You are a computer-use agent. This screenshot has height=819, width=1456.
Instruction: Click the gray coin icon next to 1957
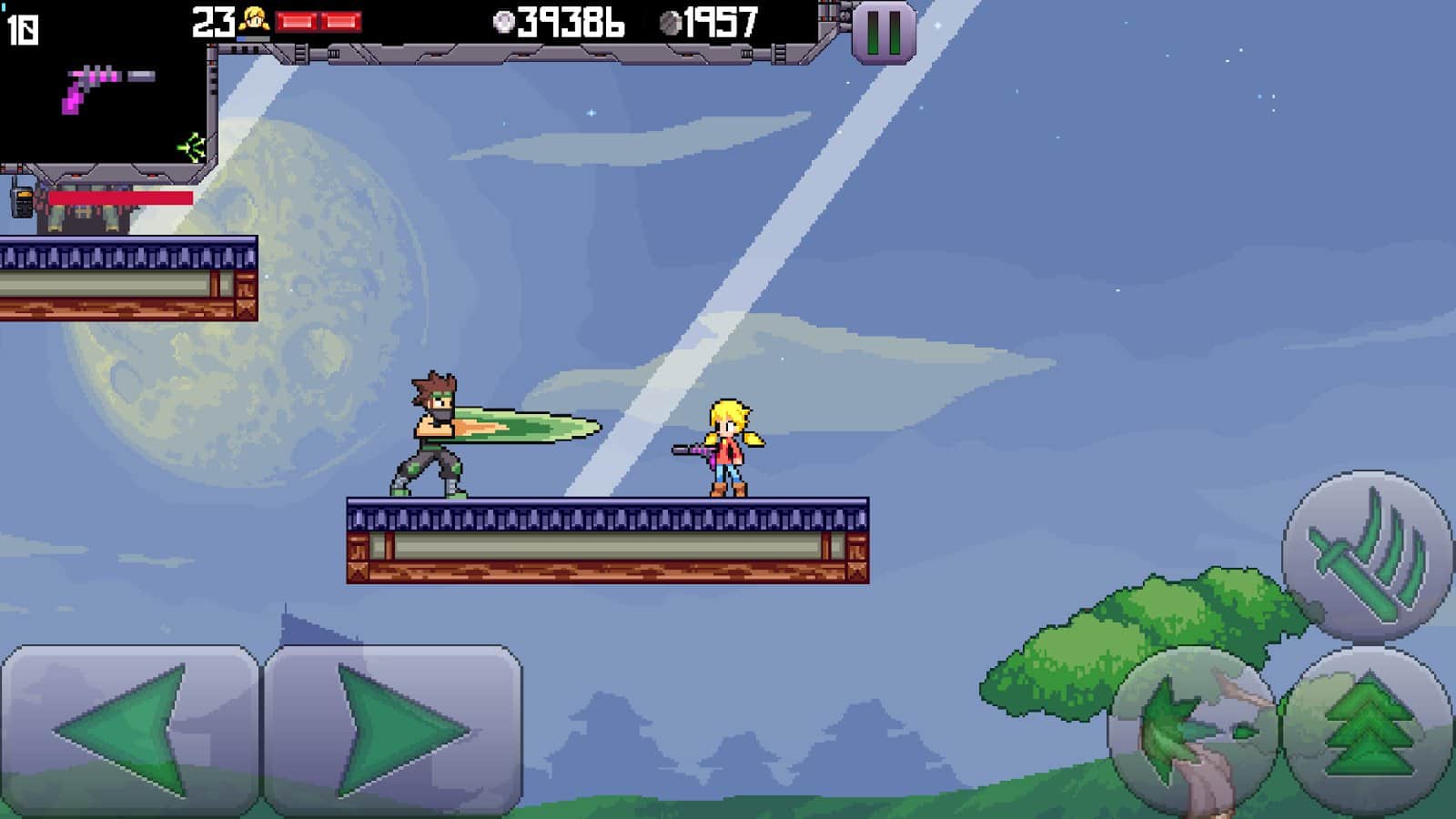[x=670, y=21]
